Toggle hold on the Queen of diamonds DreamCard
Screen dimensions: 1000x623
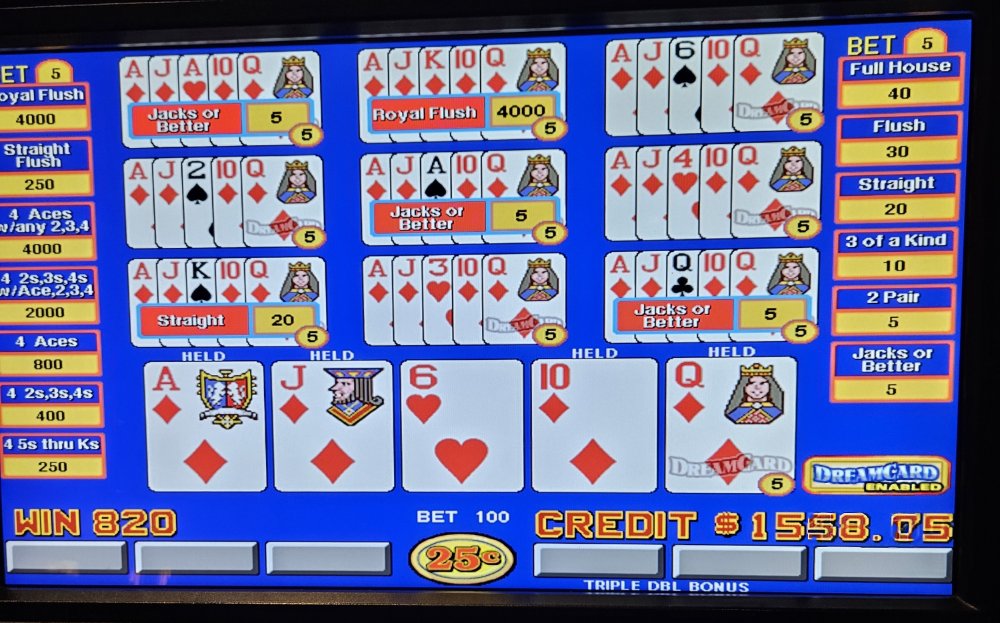(730, 427)
